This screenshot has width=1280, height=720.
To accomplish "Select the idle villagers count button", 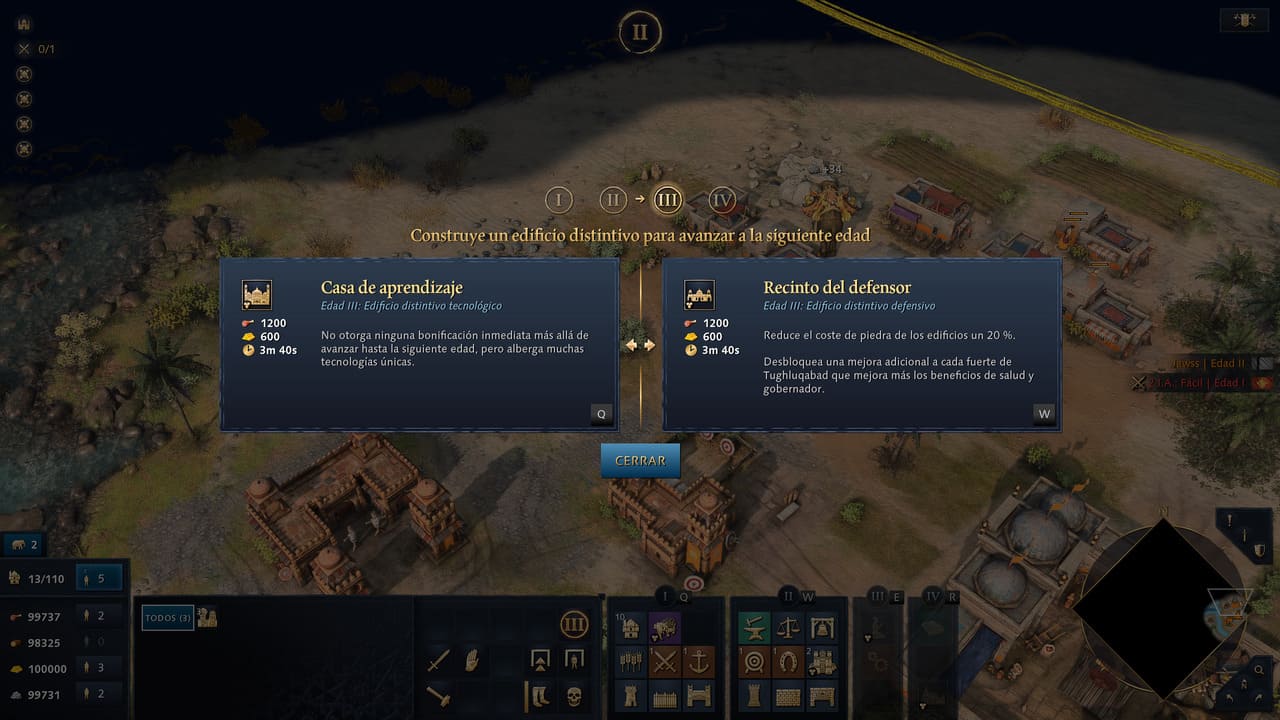I will 100,578.
